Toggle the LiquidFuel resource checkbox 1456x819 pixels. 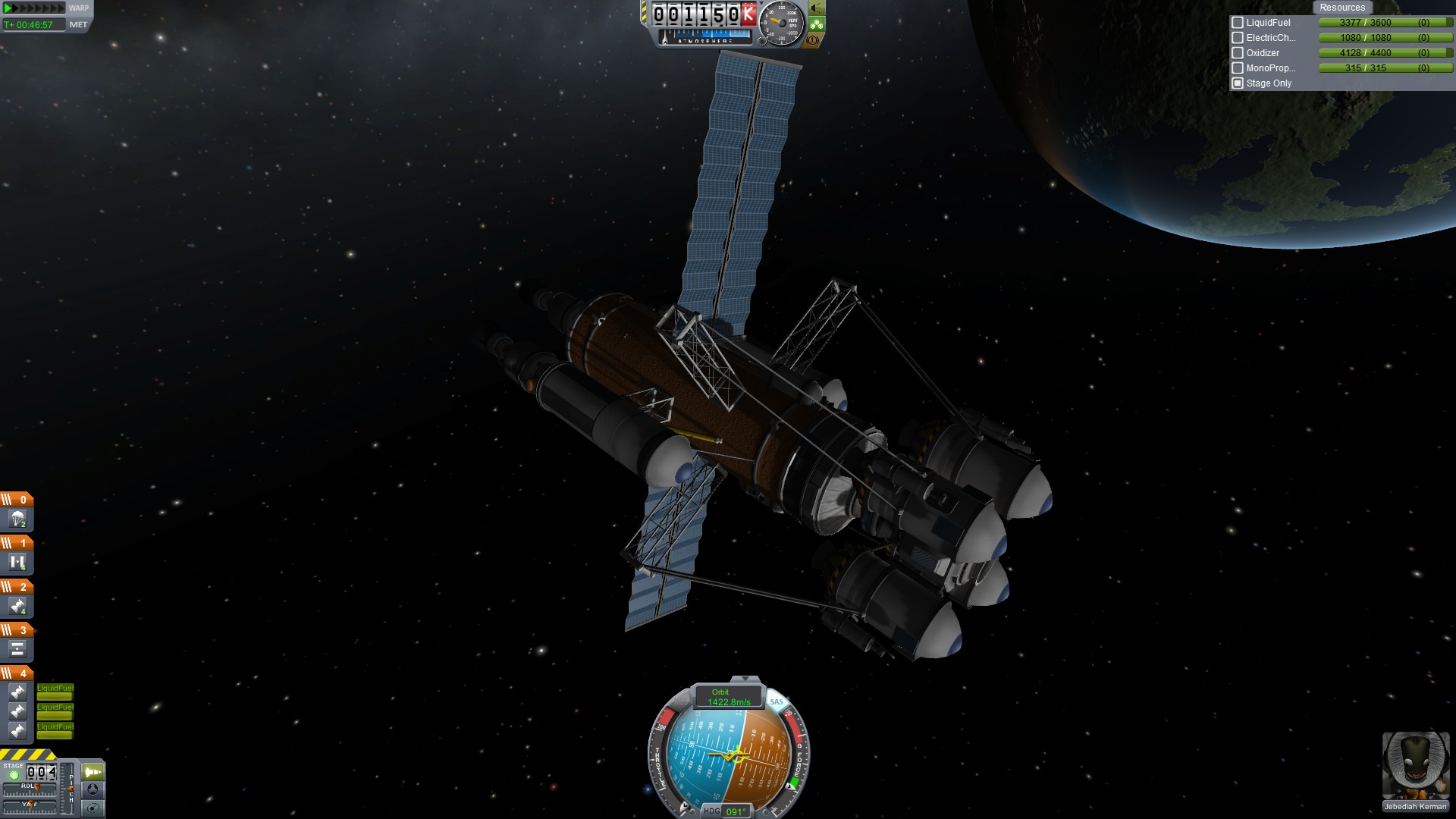[1238, 23]
